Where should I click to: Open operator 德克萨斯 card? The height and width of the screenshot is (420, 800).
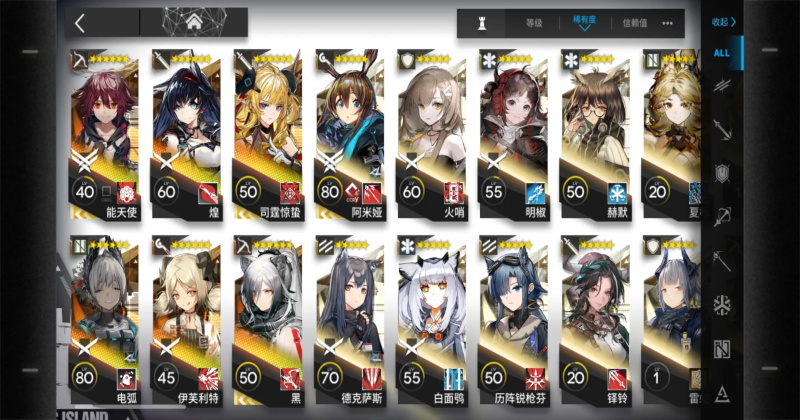point(349,318)
